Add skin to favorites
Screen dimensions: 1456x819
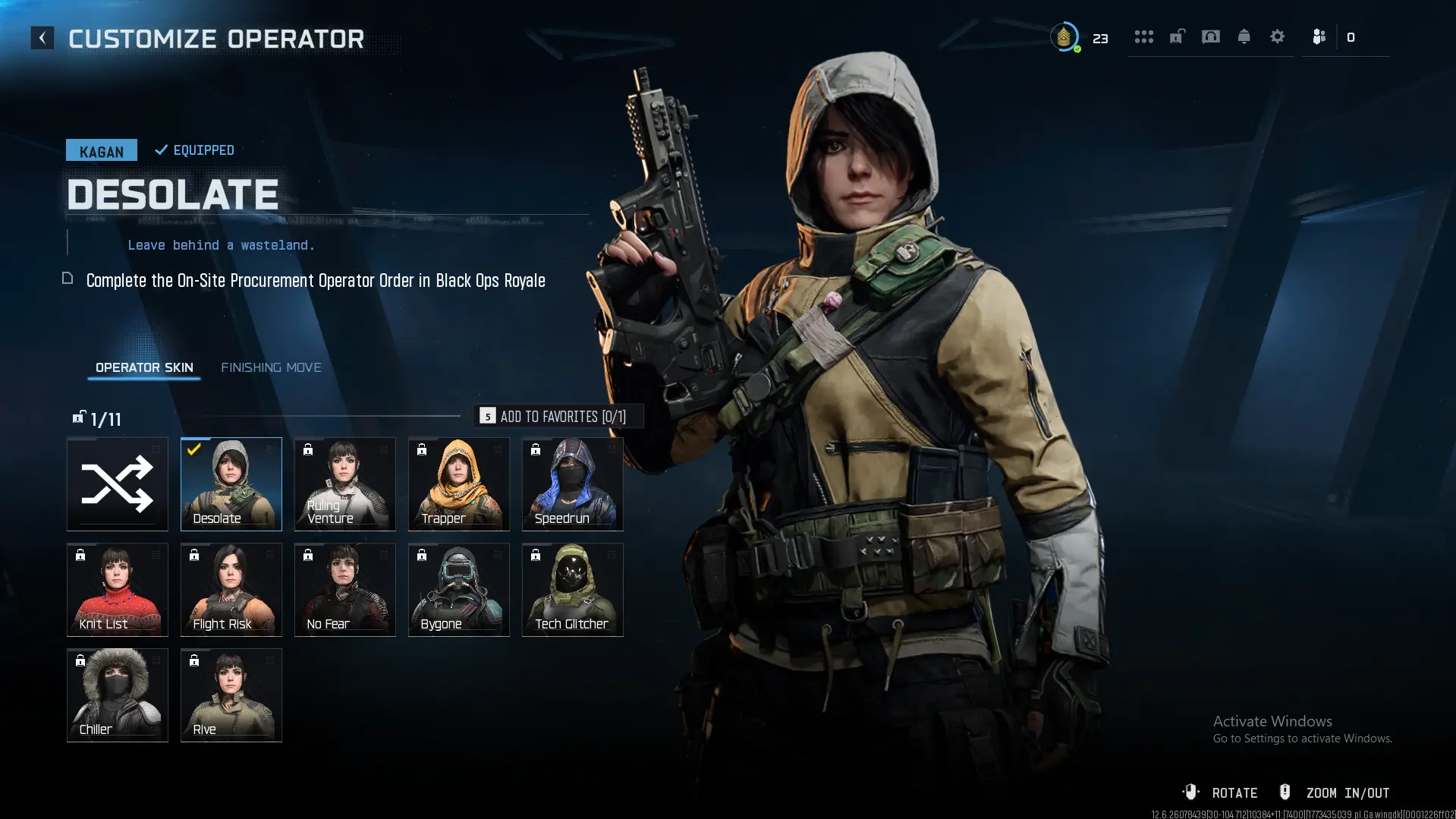(x=558, y=416)
